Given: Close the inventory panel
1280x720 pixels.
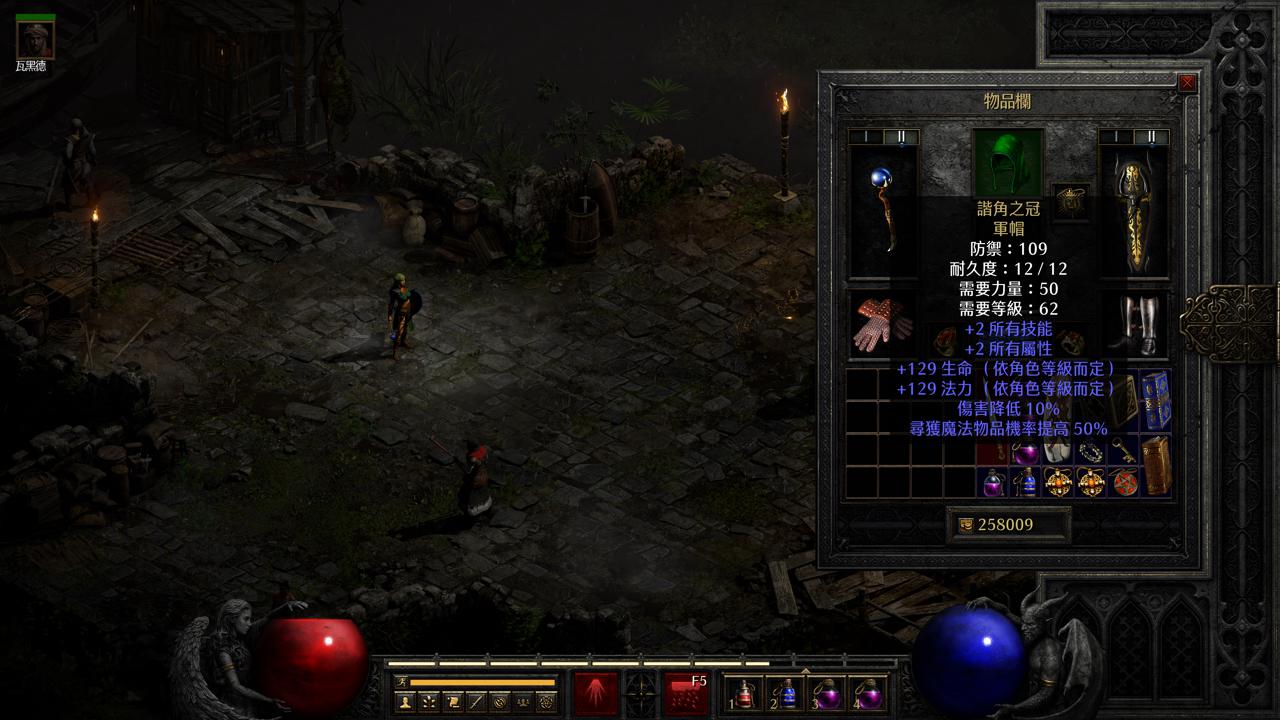Looking at the screenshot, I should 1187,84.
